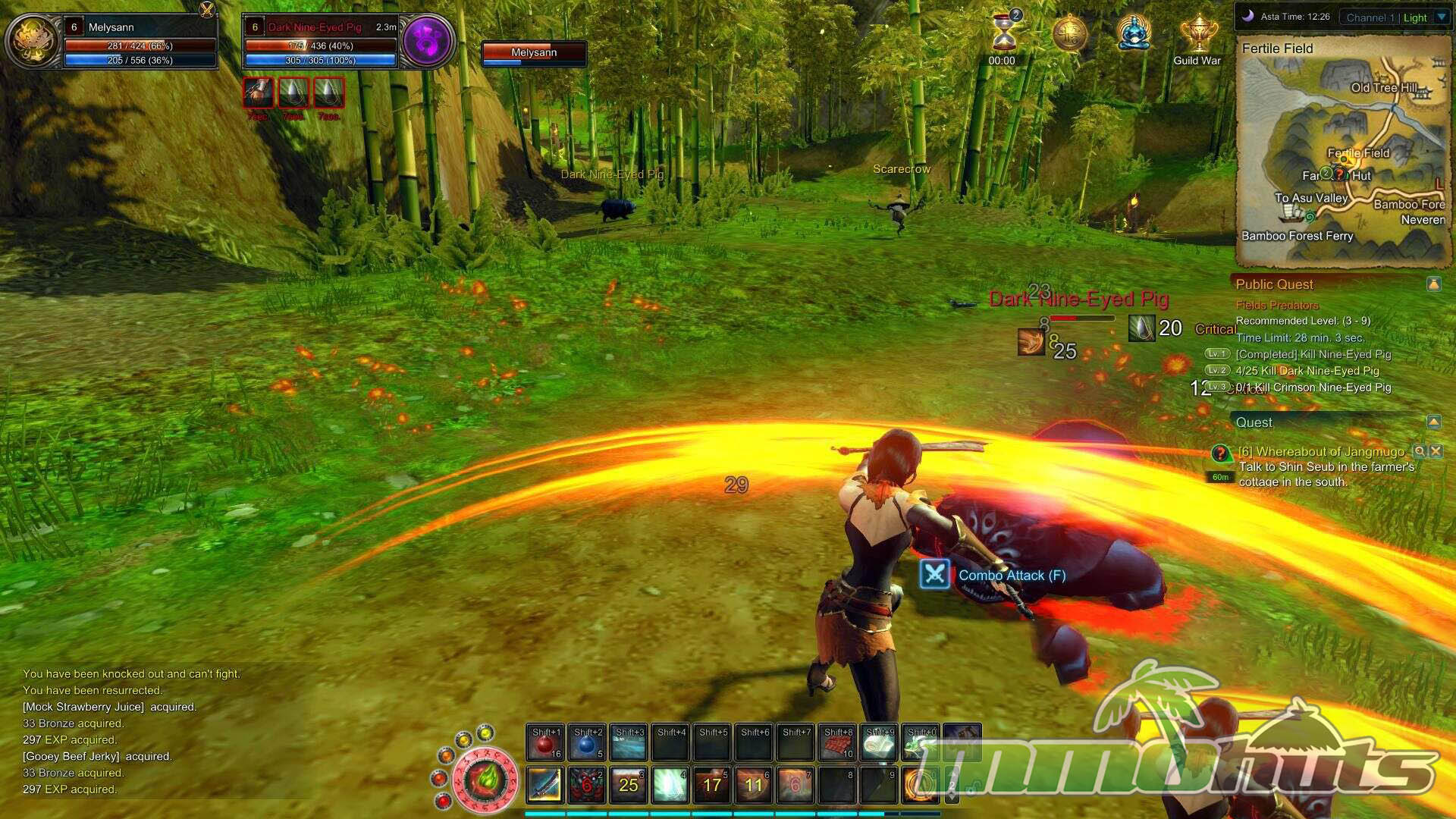Use the white scroll in Shift+9 slot
Viewport: 1456px width, 819px height.
click(x=880, y=742)
